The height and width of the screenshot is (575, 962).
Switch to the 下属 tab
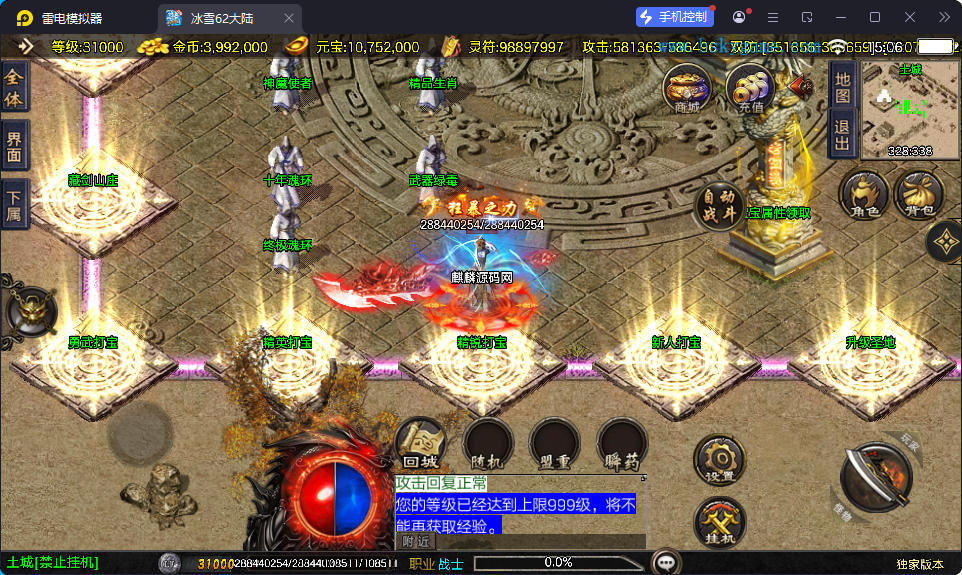[x=14, y=204]
